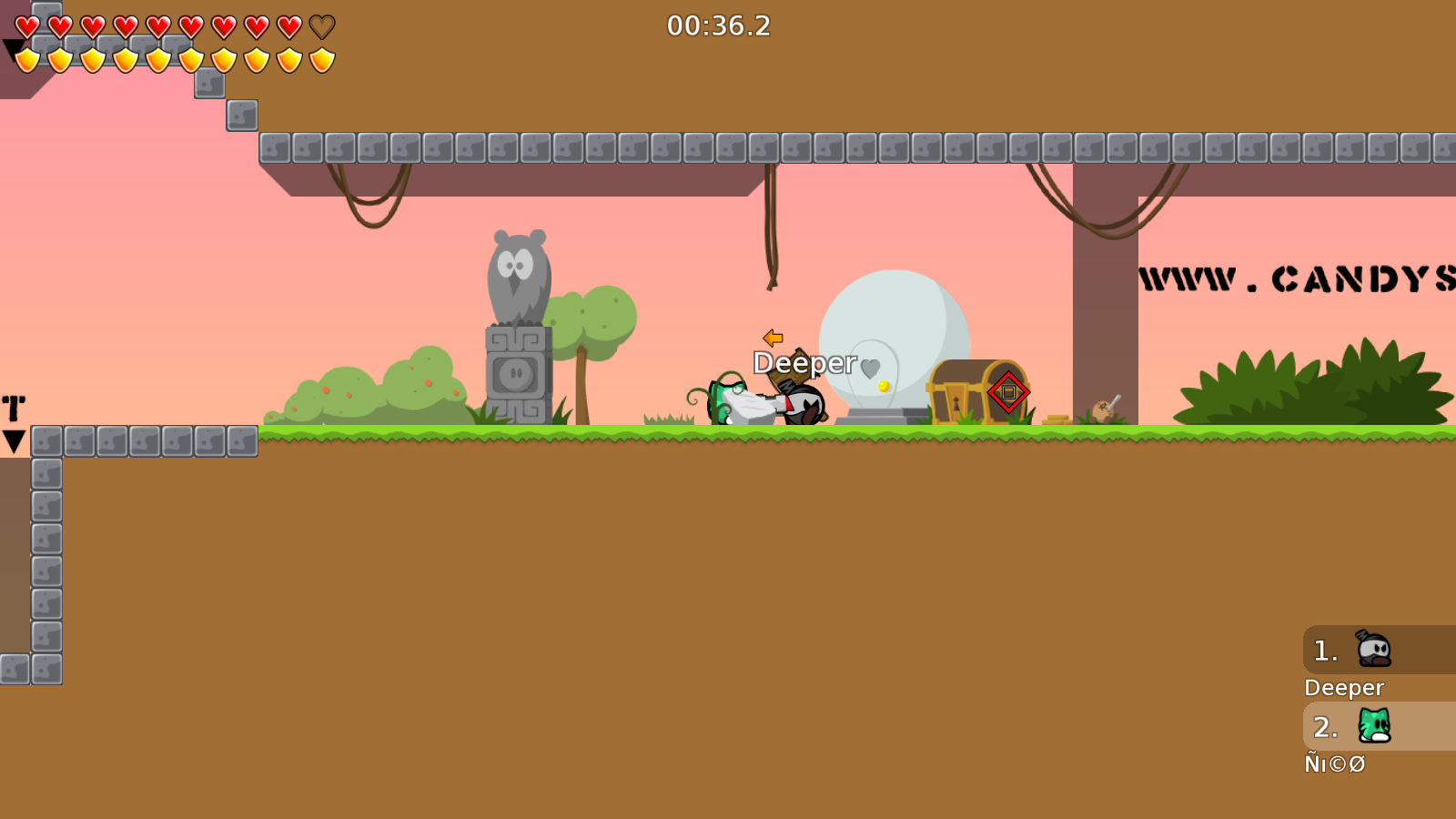Click the first red heart in the health bar
The height and width of the screenshot is (819, 1456).
coord(25,27)
